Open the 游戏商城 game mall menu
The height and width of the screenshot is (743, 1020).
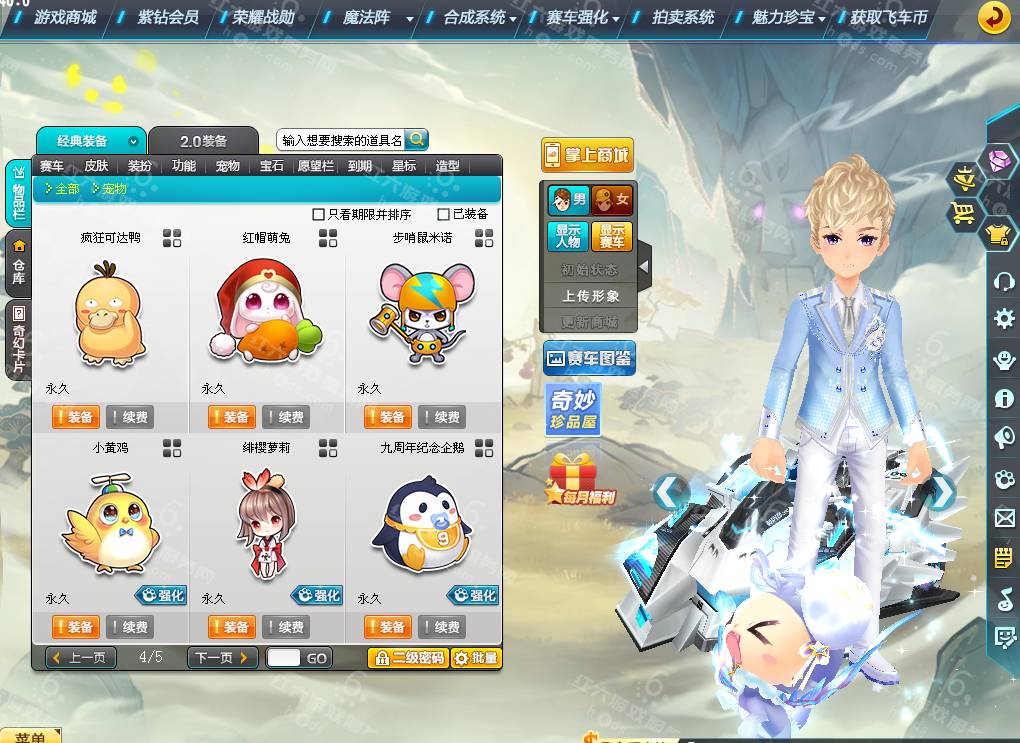point(65,17)
